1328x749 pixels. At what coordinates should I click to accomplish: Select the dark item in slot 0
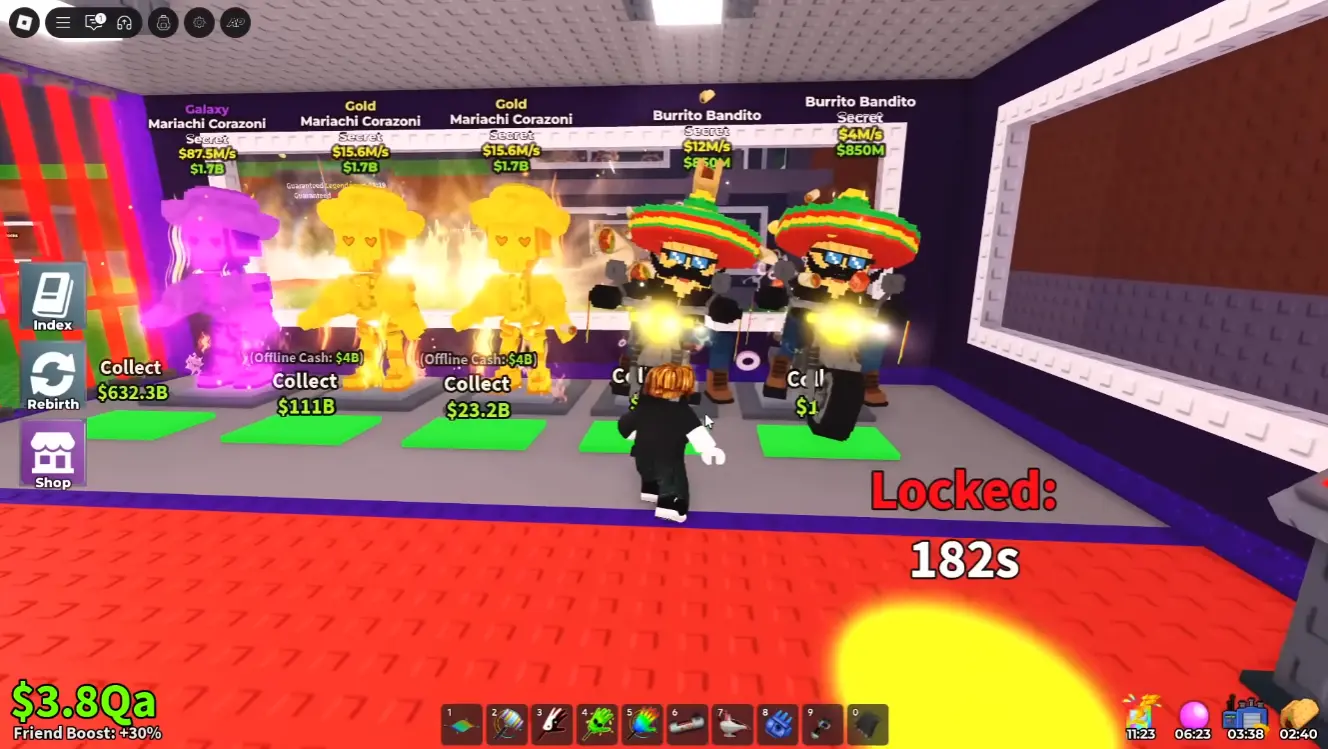pos(868,724)
